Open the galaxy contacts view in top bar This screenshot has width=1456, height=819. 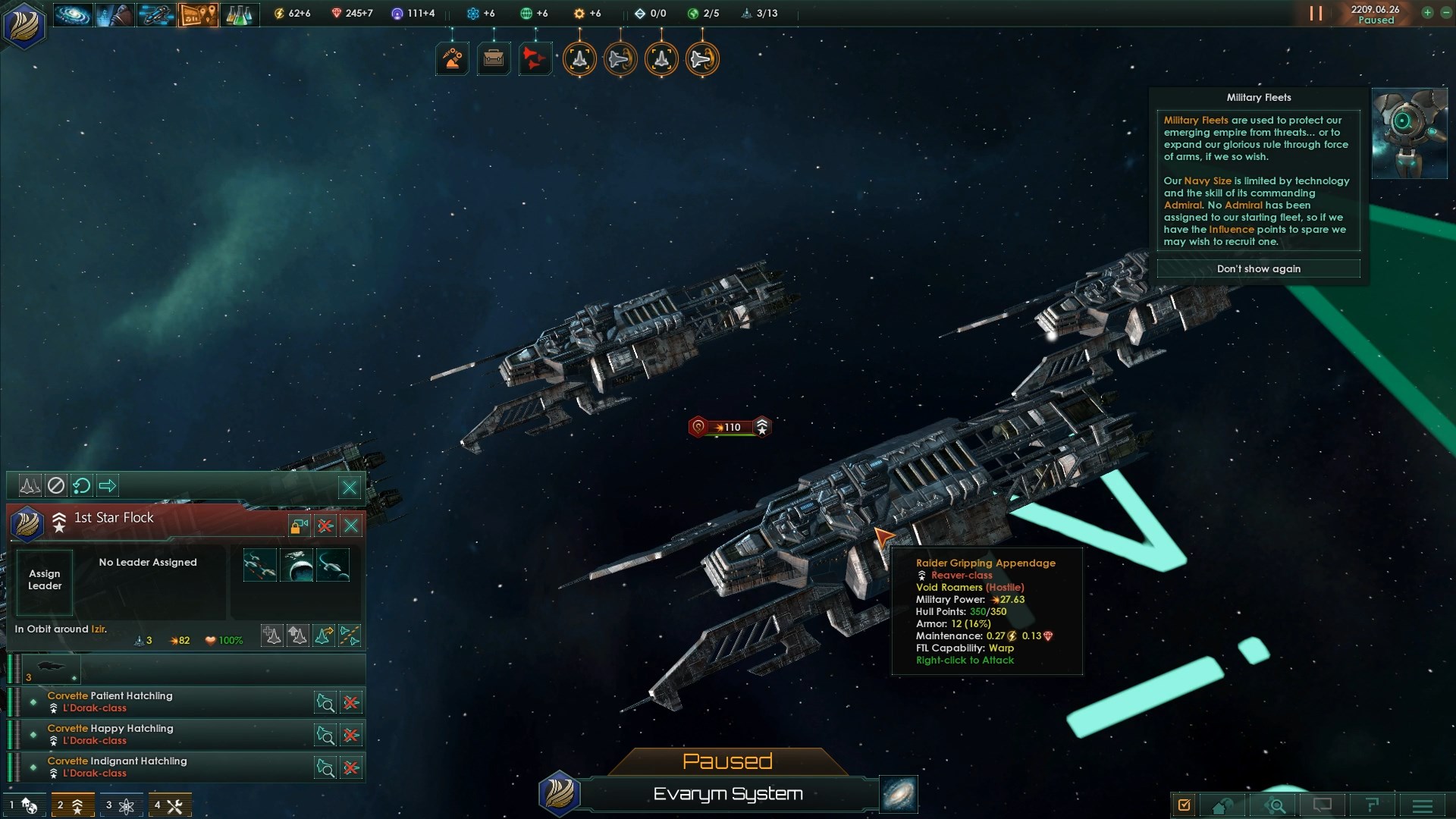73,14
